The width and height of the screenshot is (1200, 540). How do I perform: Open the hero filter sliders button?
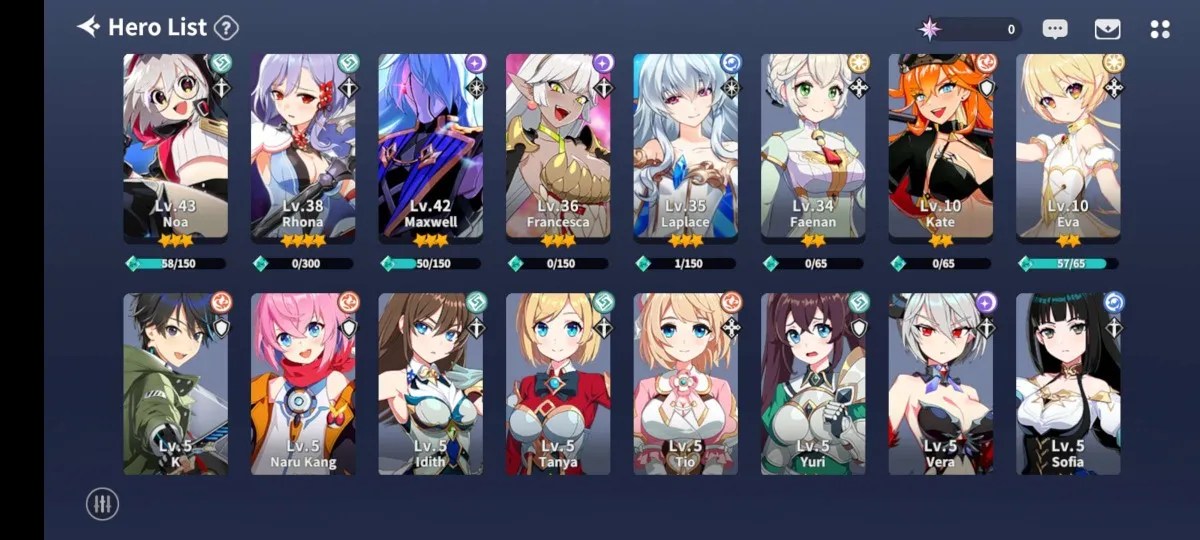(x=102, y=504)
